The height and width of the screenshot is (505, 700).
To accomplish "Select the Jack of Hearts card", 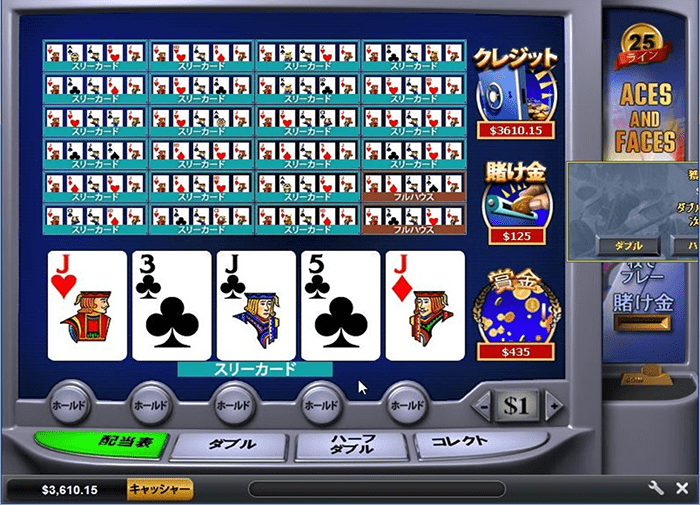I will pyautogui.click(x=88, y=305).
